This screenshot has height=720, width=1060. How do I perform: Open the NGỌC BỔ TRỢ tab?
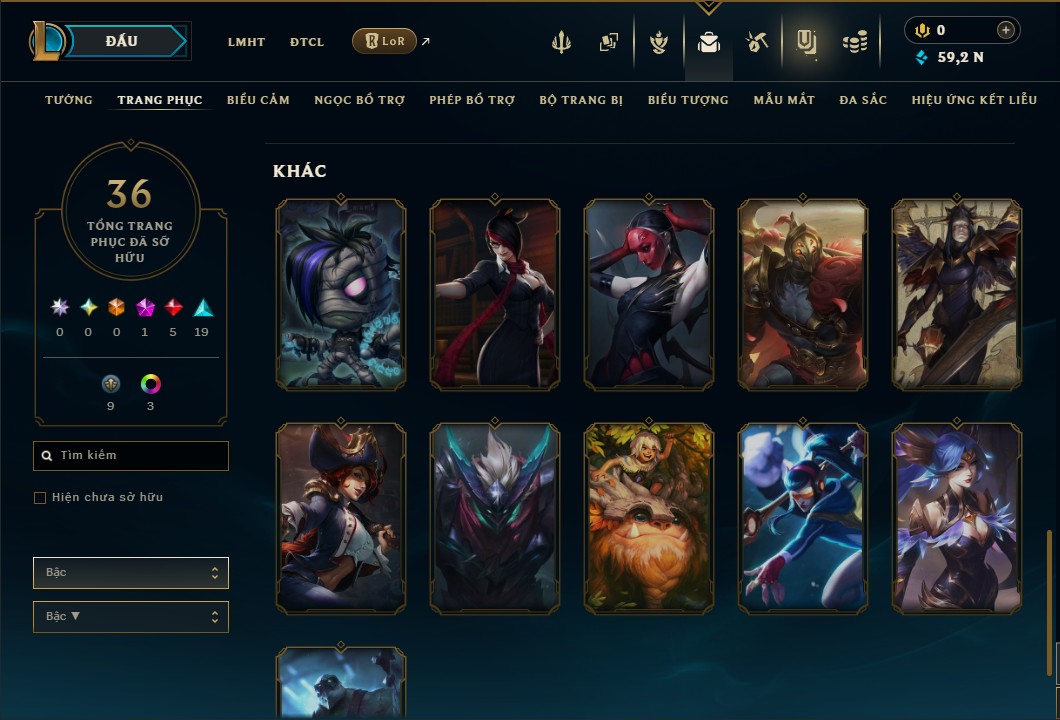(x=359, y=100)
